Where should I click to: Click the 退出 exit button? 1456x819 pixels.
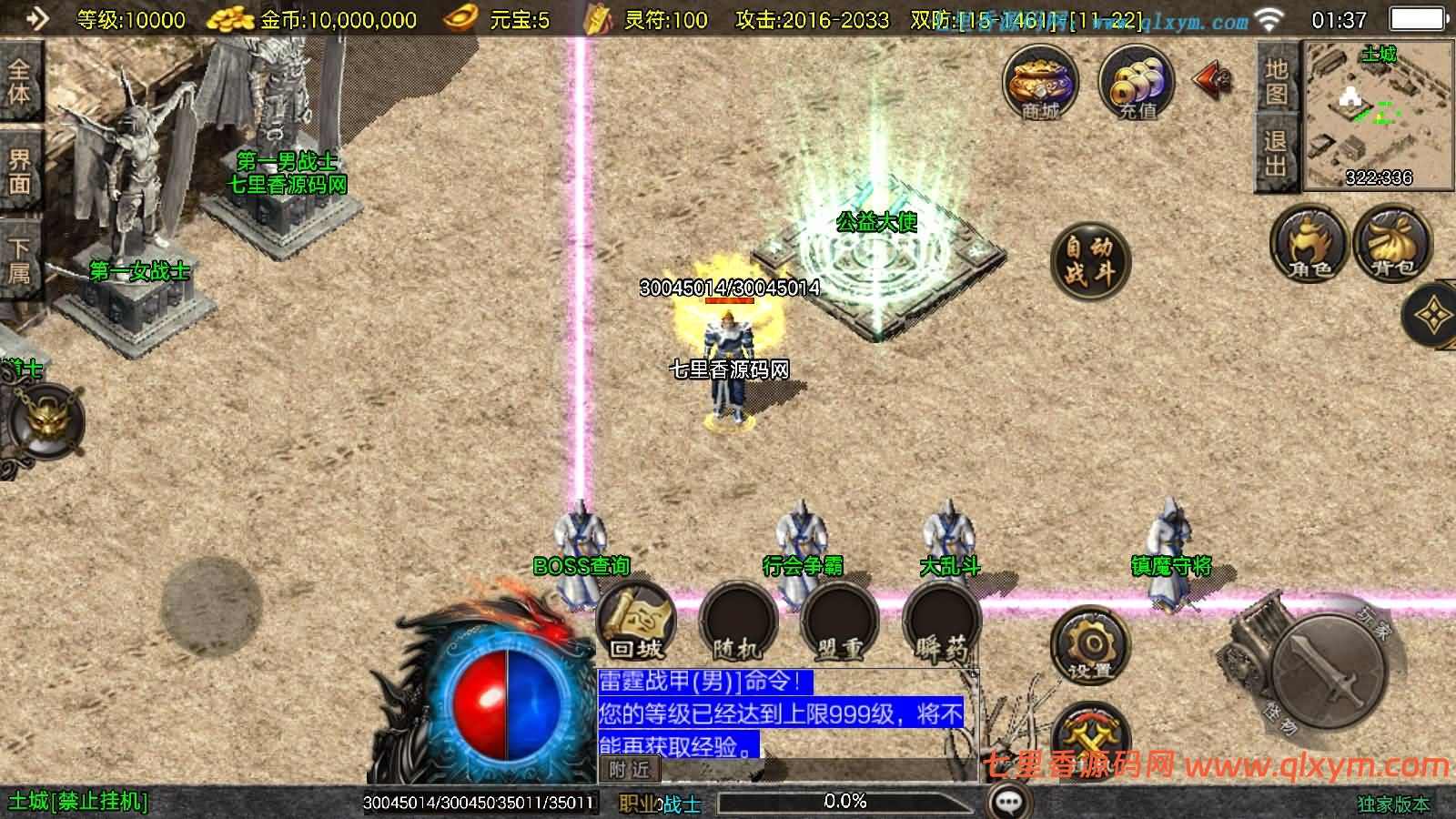pyautogui.click(x=1276, y=153)
